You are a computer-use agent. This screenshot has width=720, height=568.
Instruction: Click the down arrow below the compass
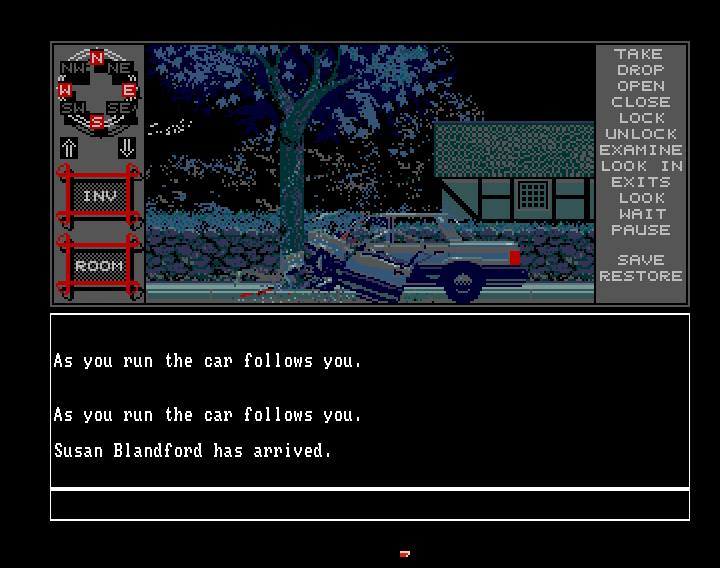[x=126, y=147]
